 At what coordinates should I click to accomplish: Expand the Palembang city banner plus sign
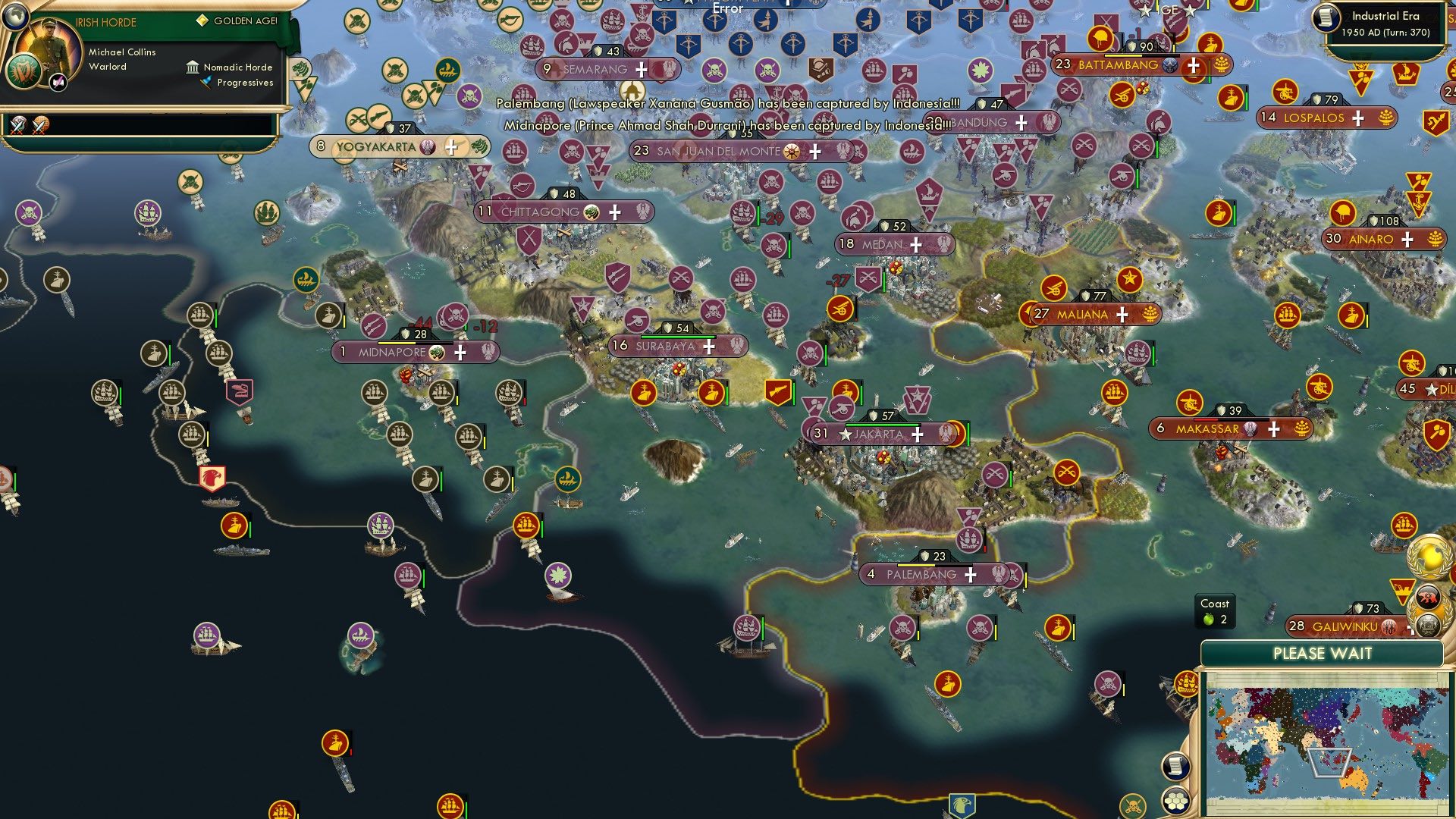tap(970, 576)
